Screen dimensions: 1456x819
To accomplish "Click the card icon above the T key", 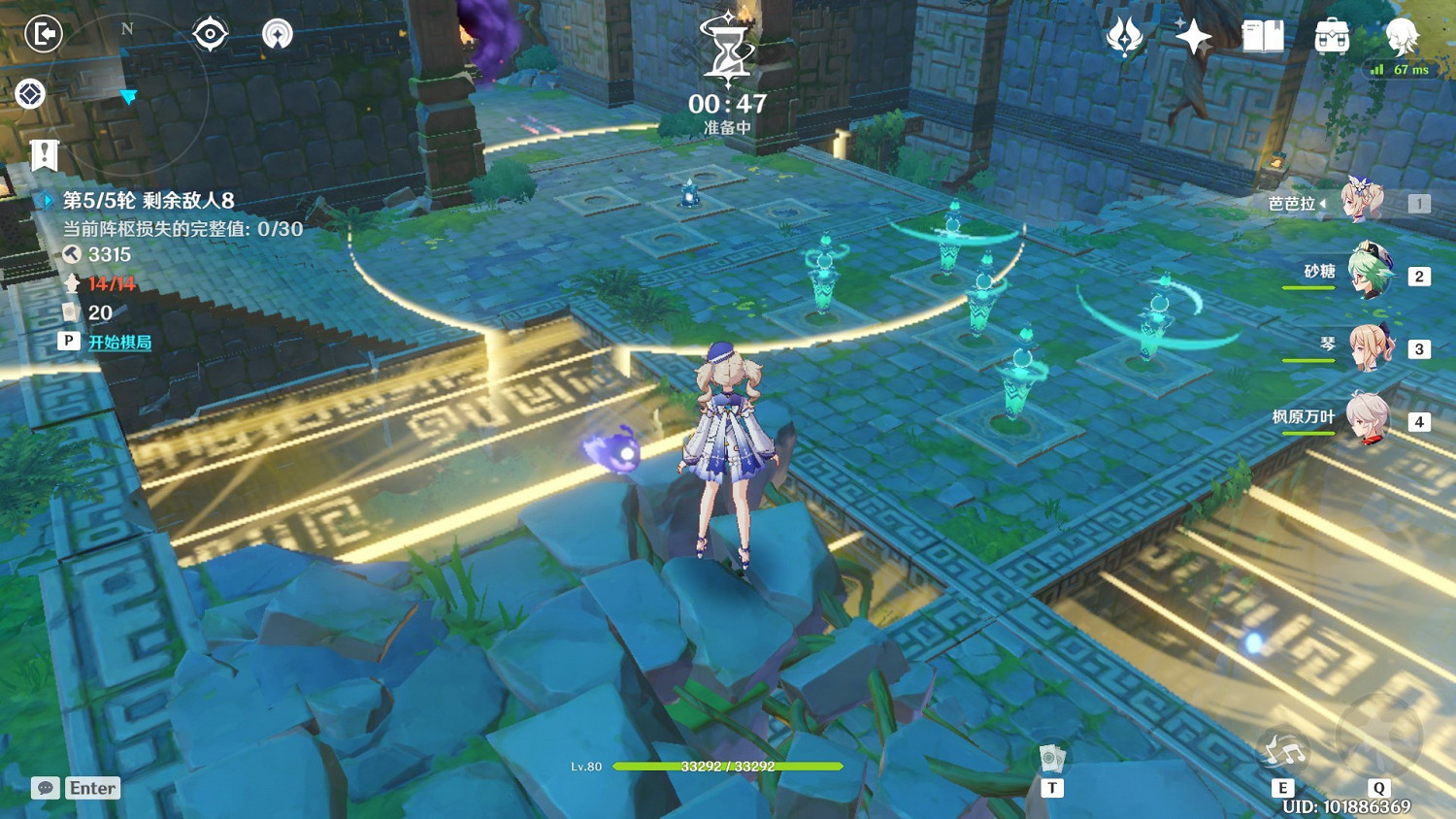I will (1051, 760).
